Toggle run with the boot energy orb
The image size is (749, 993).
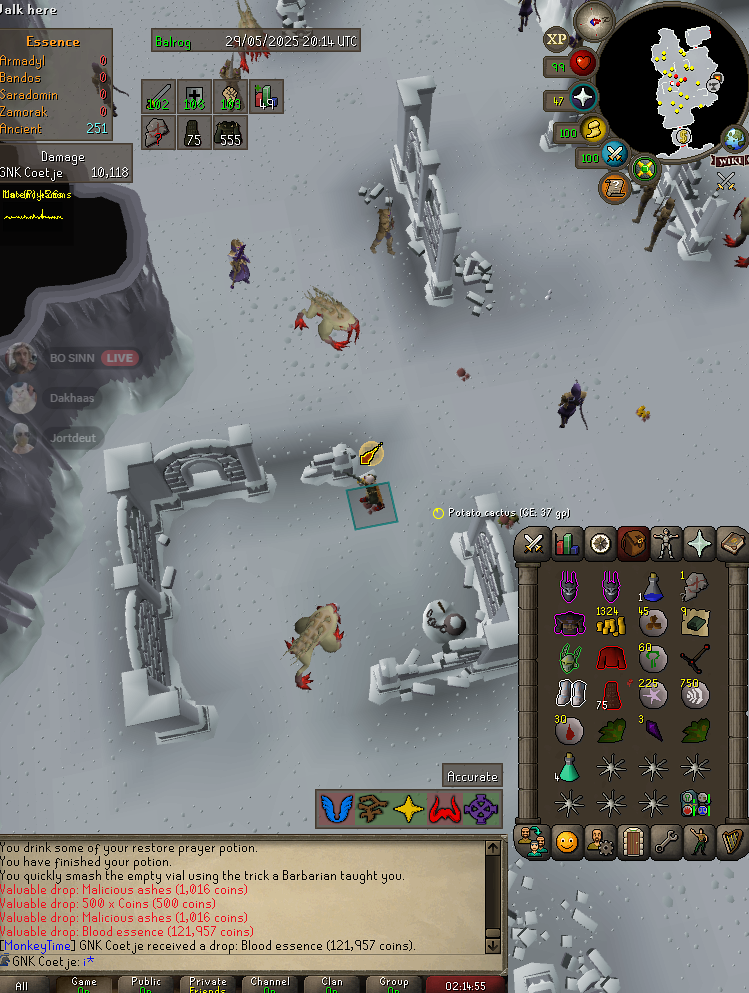pyautogui.click(x=594, y=130)
